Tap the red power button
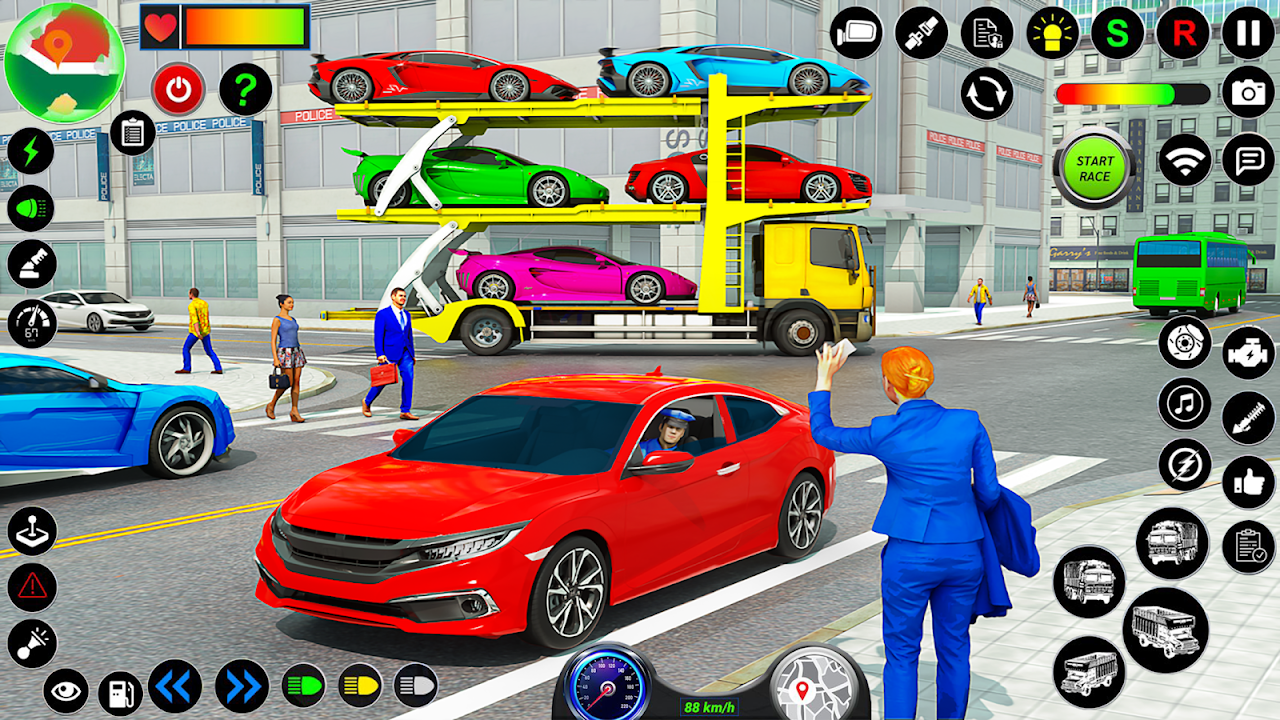 click(x=178, y=90)
